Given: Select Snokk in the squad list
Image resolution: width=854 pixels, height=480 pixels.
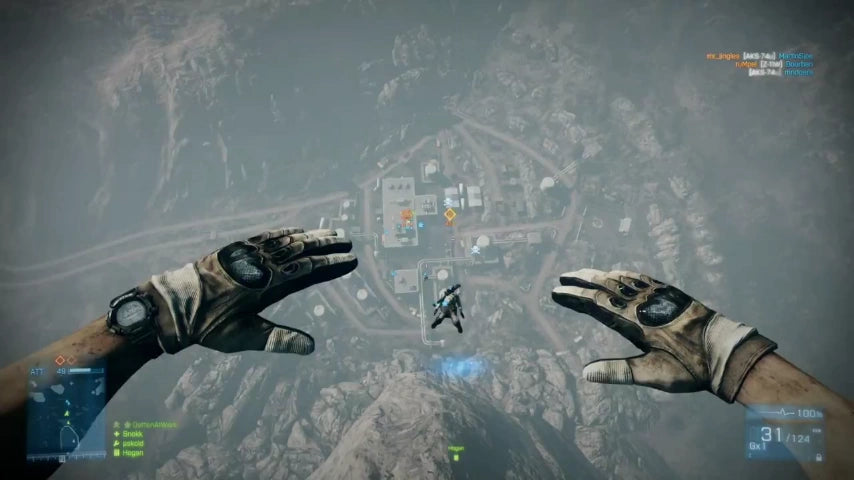Looking at the screenshot, I should click(x=132, y=434).
